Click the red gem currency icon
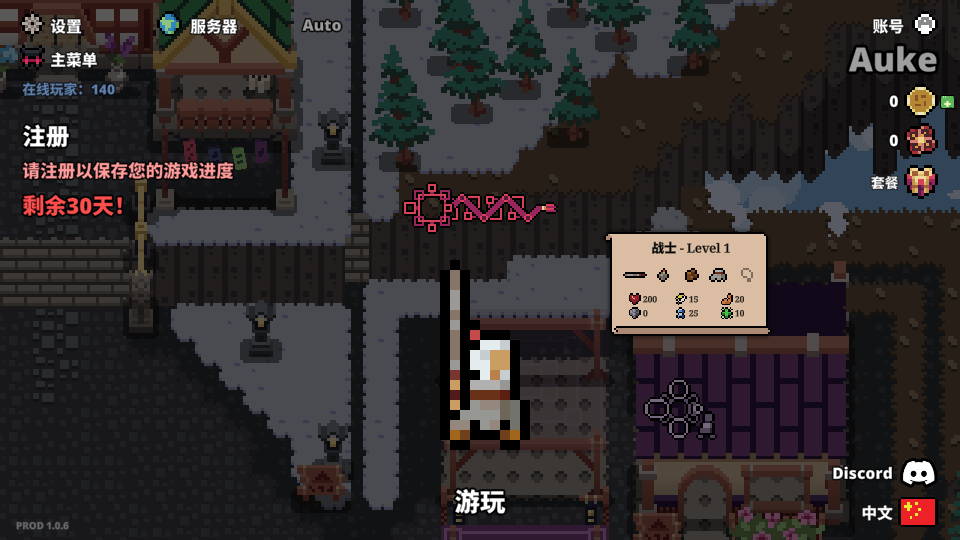The height and width of the screenshot is (540, 960). click(x=920, y=141)
